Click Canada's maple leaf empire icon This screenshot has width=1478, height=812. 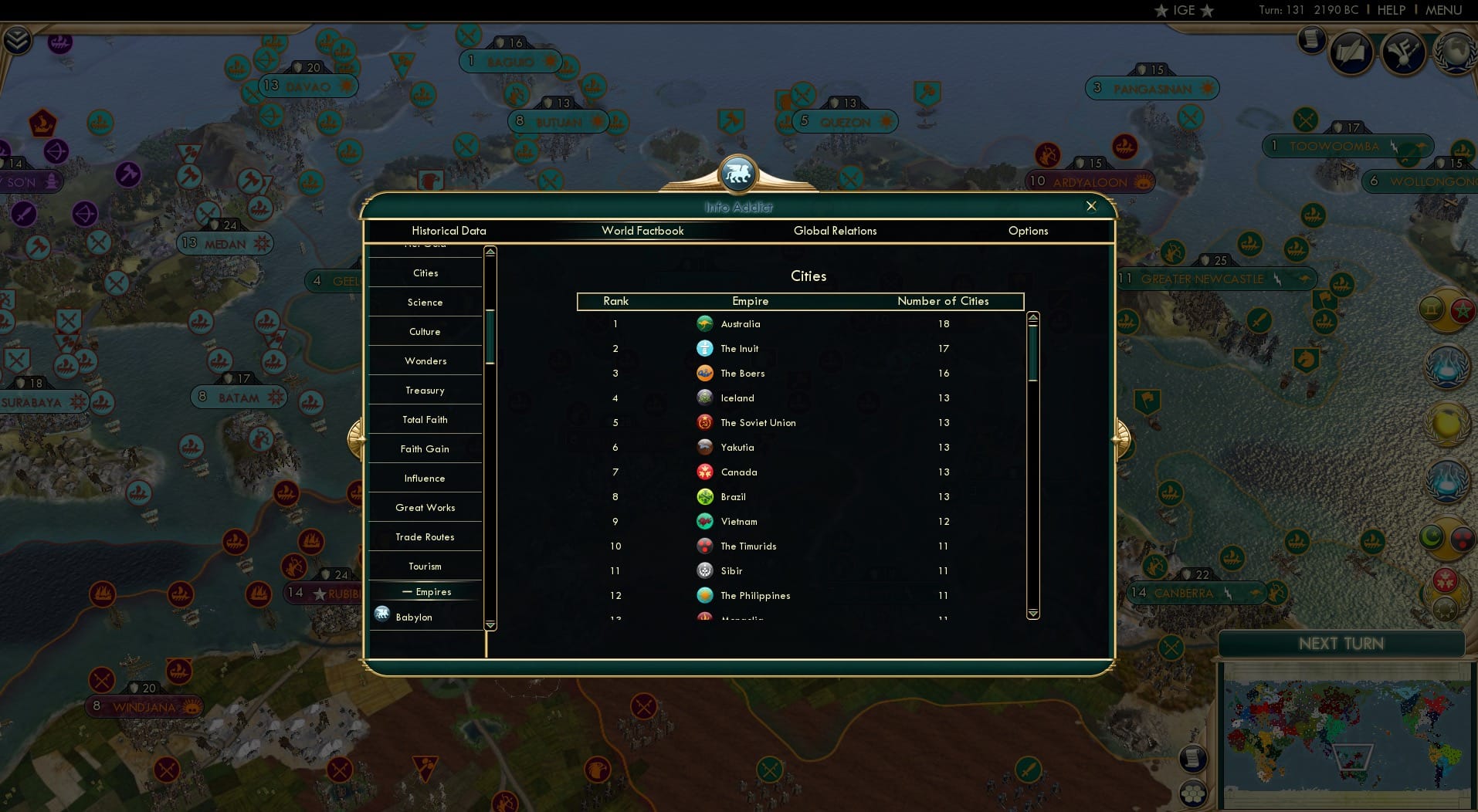click(x=705, y=472)
